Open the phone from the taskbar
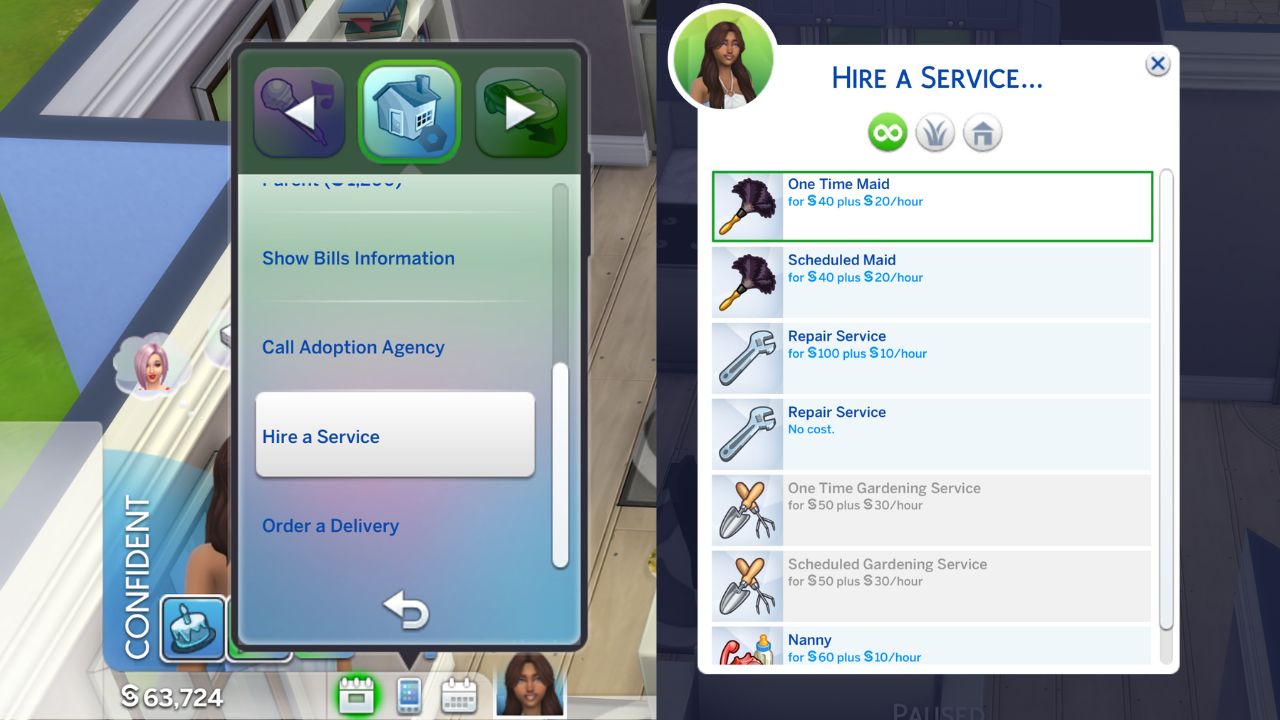This screenshot has width=1280, height=720. (x=411, y=692)
